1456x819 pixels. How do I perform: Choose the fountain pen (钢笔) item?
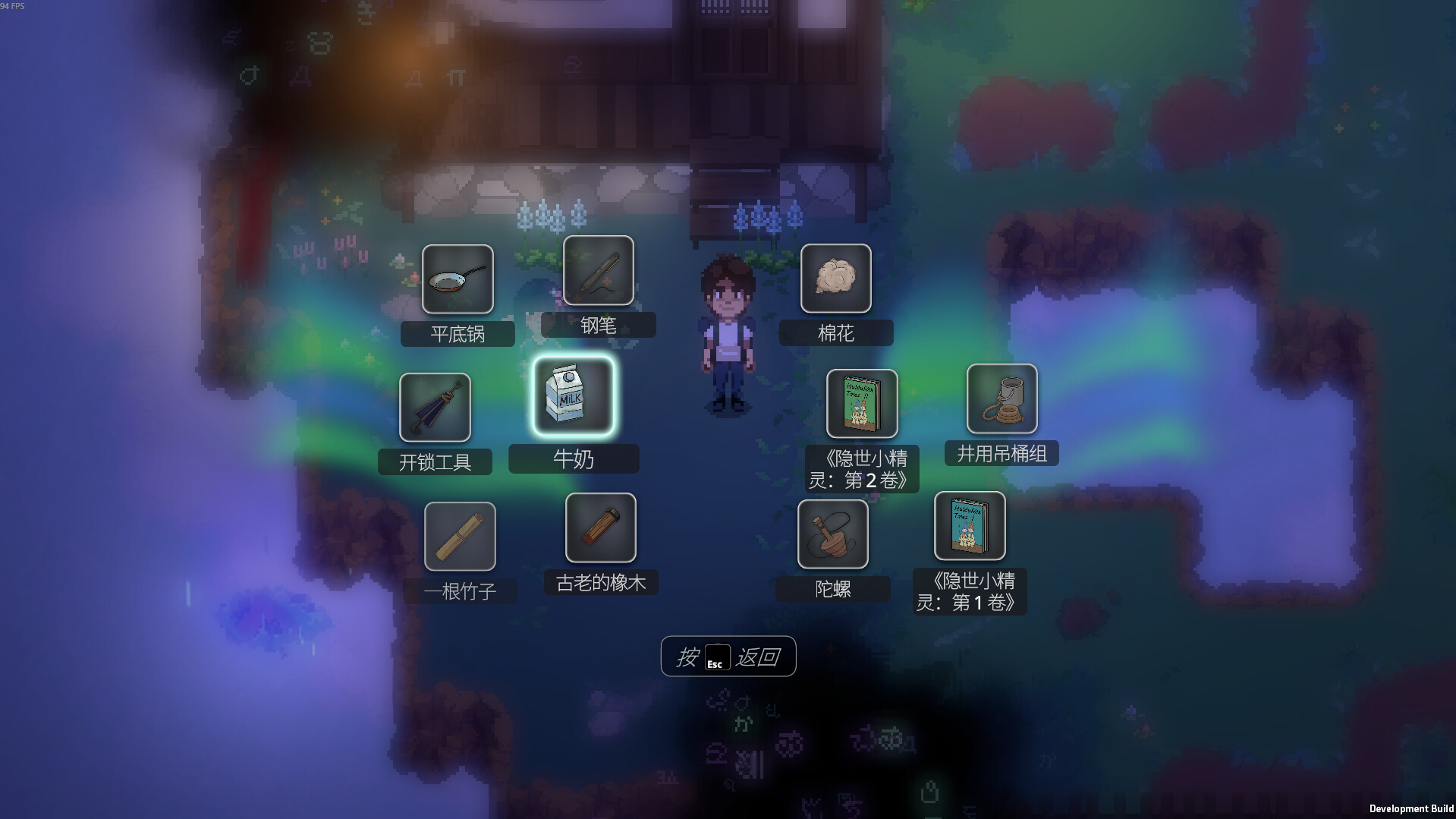point(599,270)
